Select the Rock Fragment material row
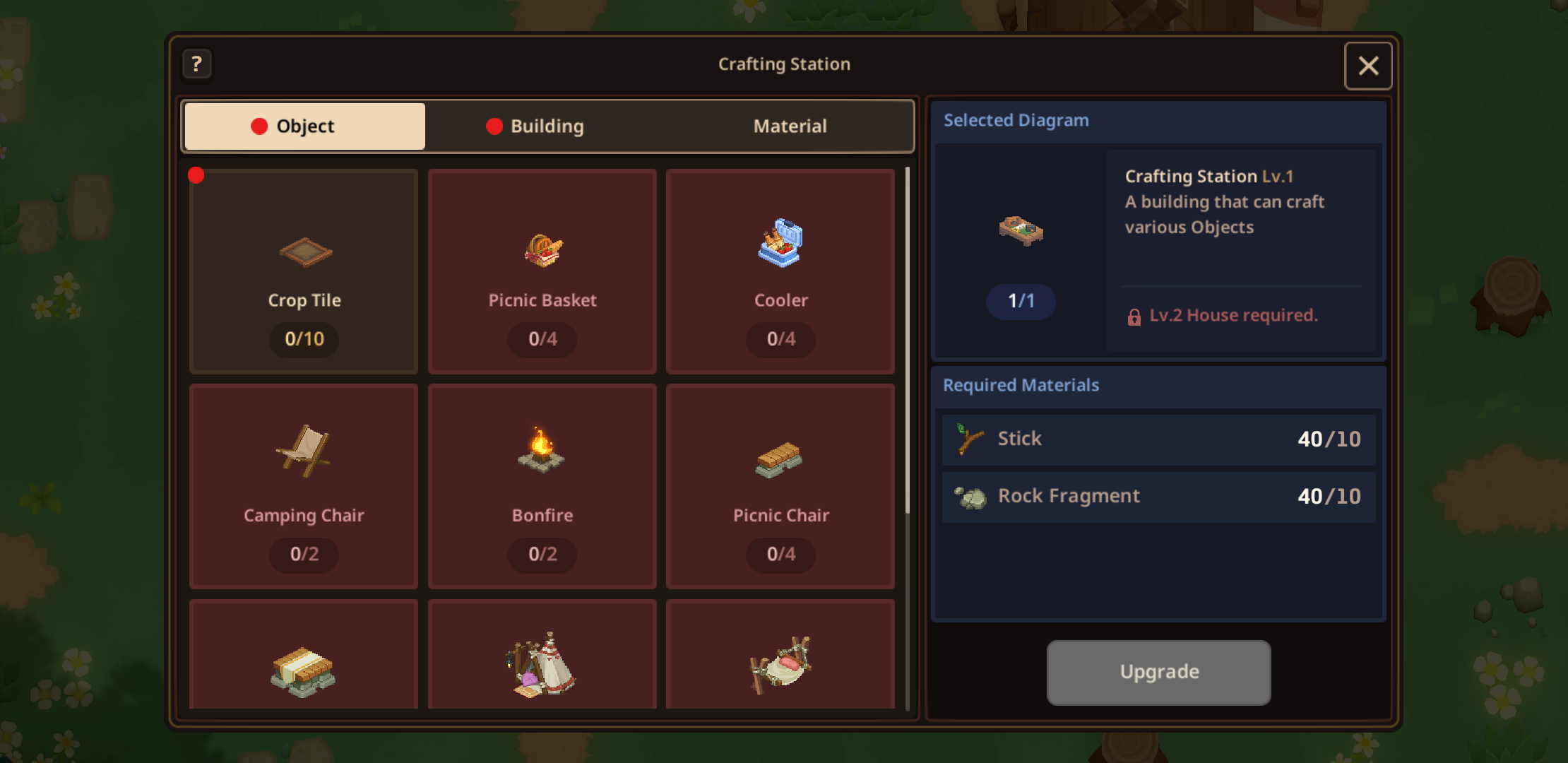This screenshot has width=1568, height=763. [1158, 497]
